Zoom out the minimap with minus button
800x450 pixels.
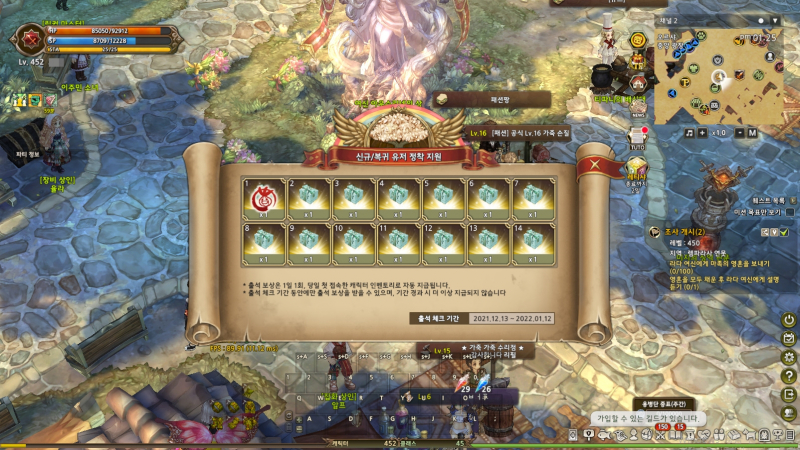point(738,132)
